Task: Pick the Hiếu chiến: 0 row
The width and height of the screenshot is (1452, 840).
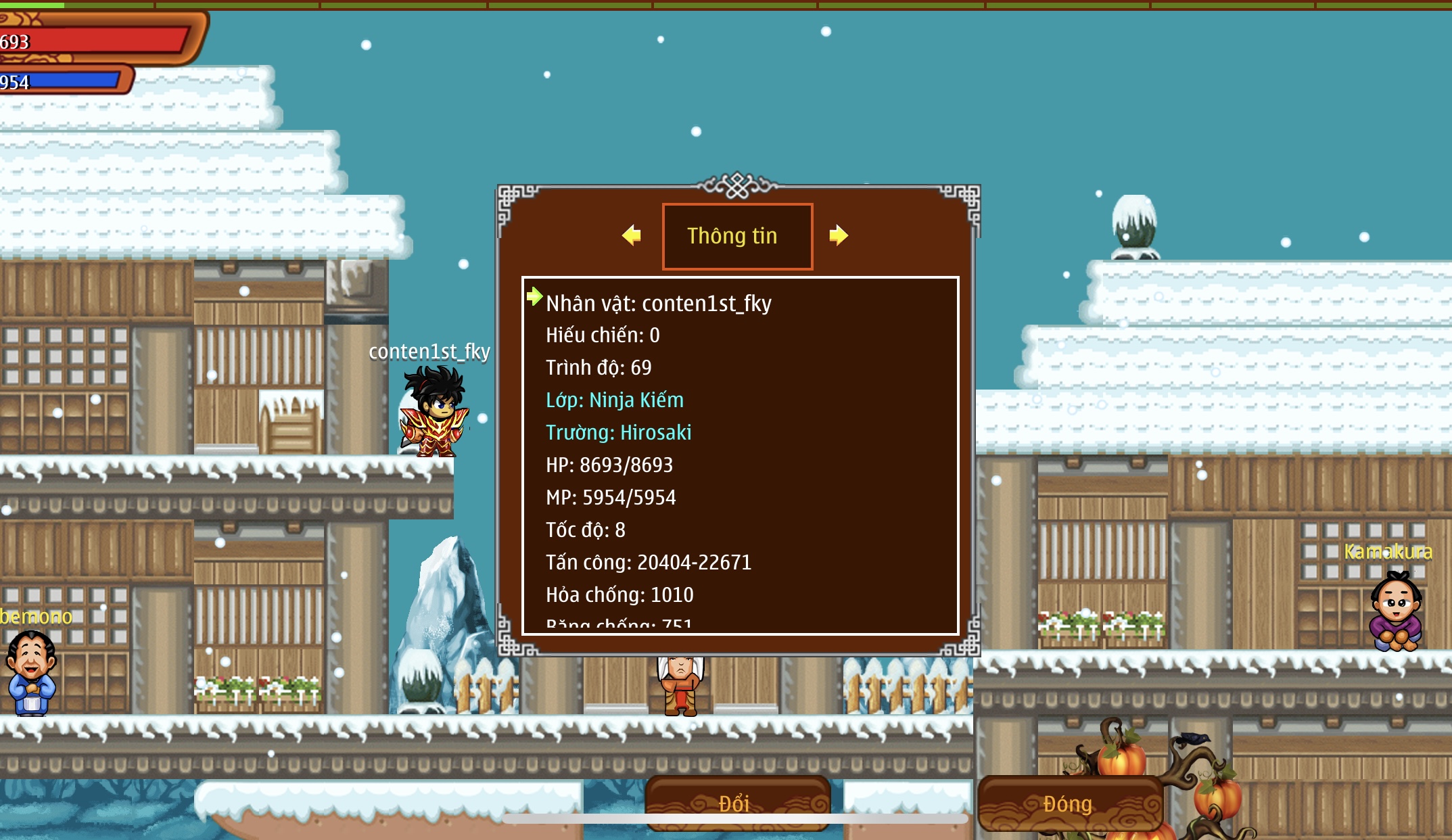Action: (603, 335)
